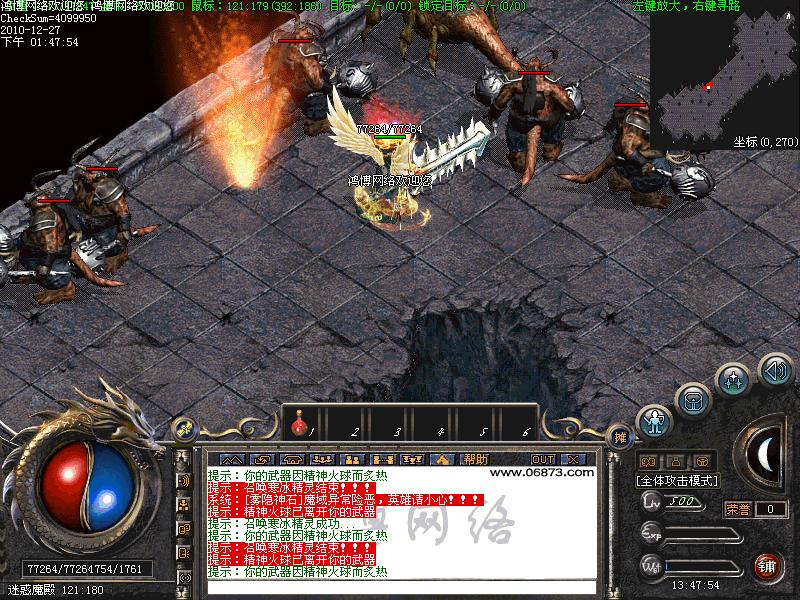Click the 摊 stall button
Image resolution: width=800 pixels, height=600 pixels.
pyautogui.click(x=620, y=436)
